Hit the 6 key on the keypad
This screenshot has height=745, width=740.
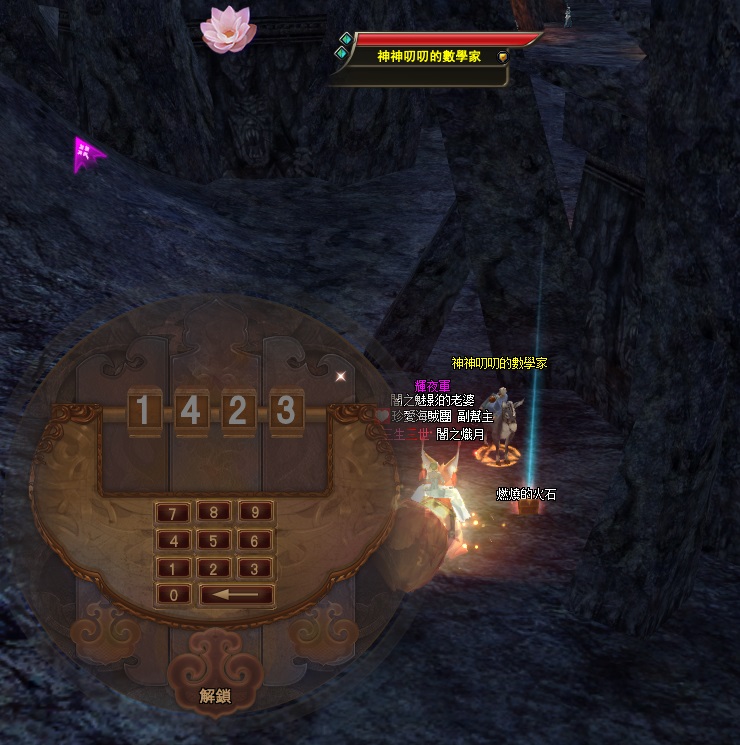(x=255, y=541)
